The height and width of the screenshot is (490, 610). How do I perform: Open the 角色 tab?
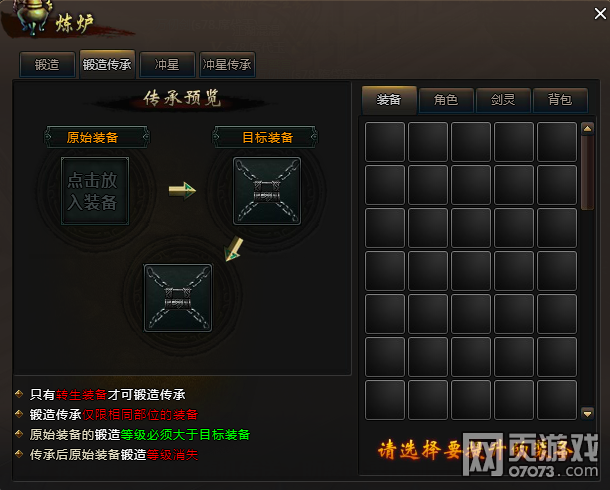[446, 99]
